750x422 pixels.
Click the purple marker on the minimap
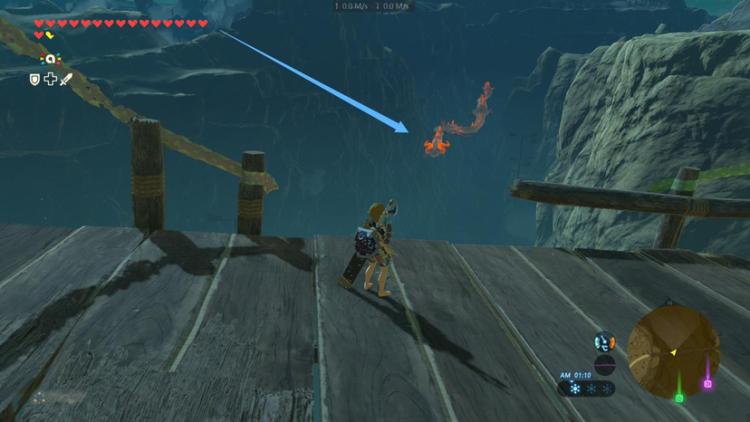click(x=708, y=383)
